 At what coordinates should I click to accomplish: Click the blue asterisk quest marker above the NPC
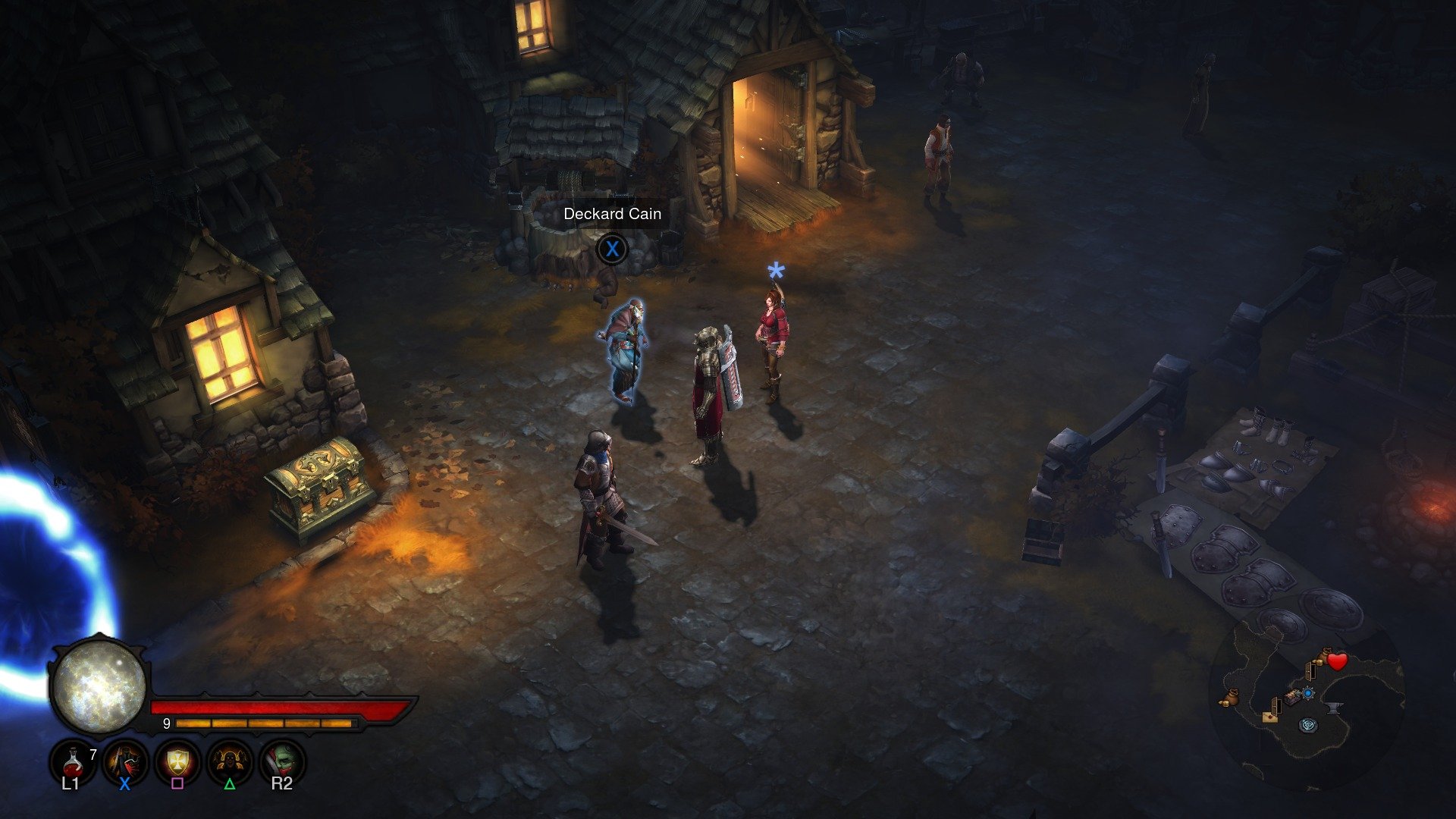click(774, 269)
